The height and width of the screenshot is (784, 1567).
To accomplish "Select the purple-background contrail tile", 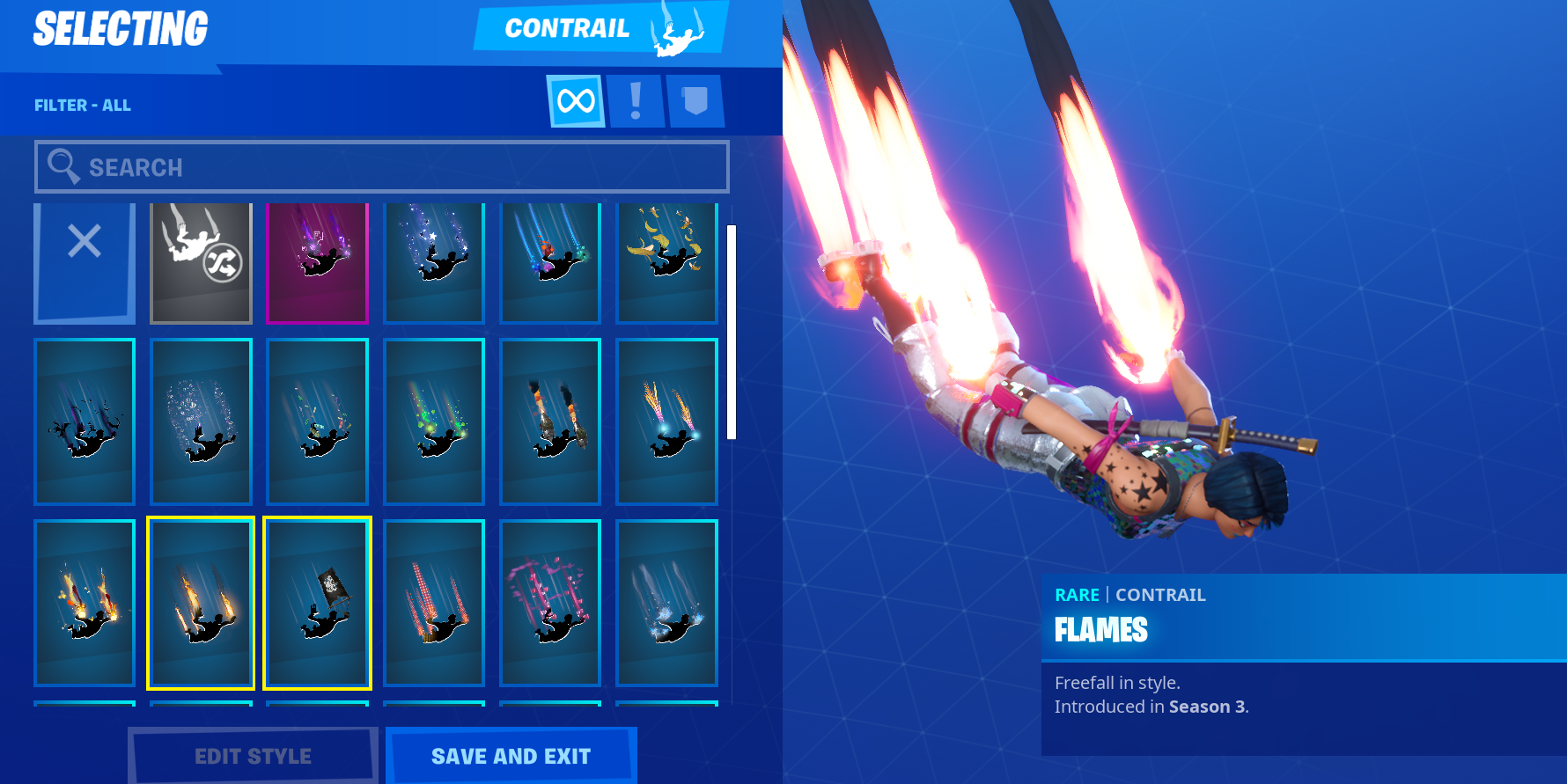I will pyautogui.click(x=317, y=262).
